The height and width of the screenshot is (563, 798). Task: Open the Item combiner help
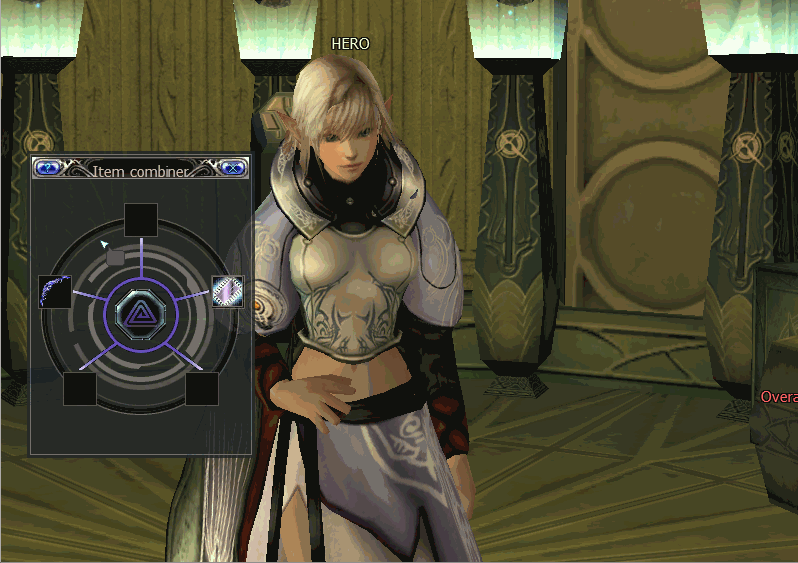pyautogui.click(x=45, y=168)
